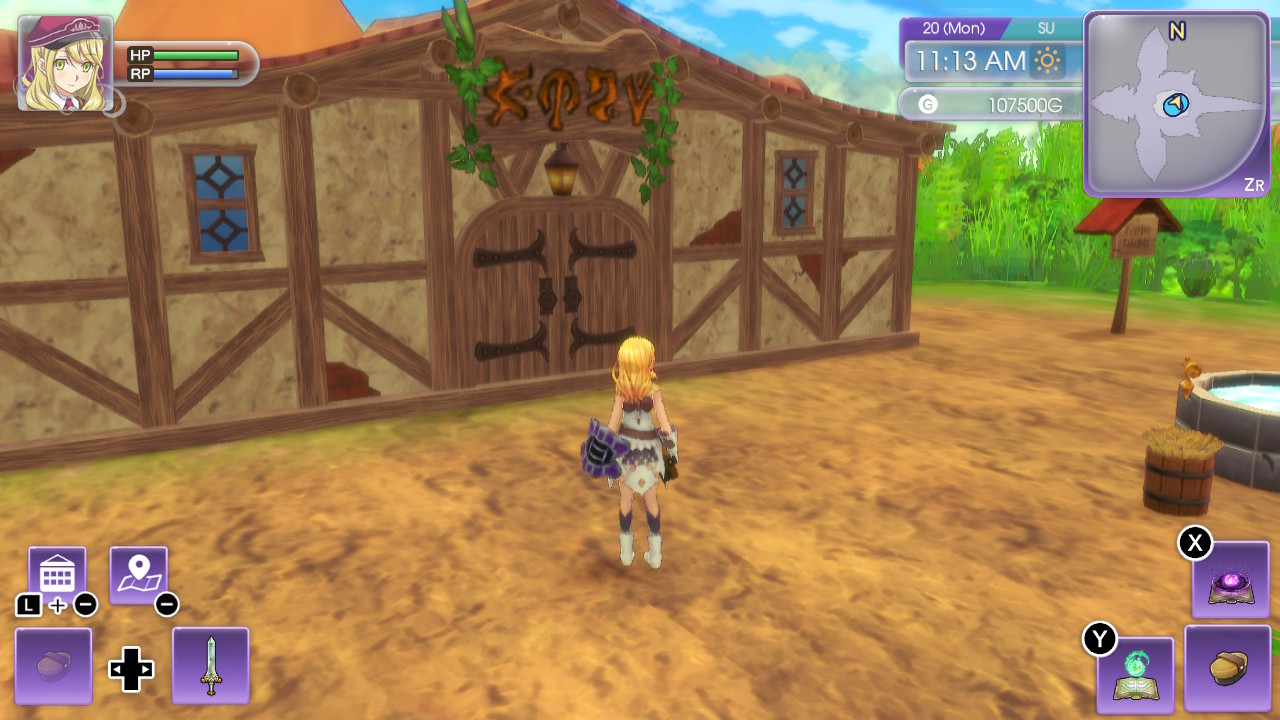Expand the minimap in the top-right corner
Image resolution: width=1280 pixels, height=720 pixels.
1176,105
